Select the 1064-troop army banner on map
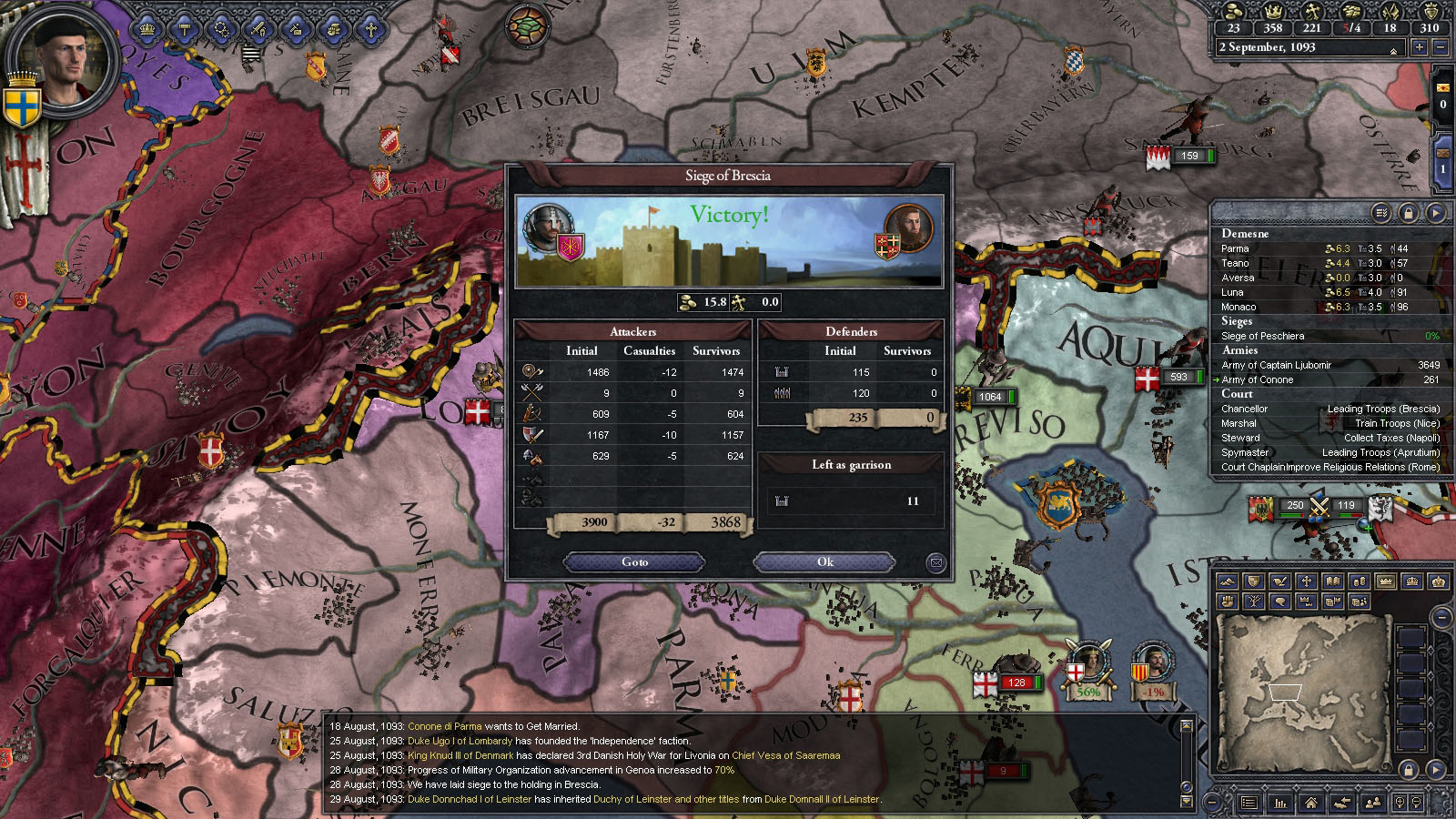Screen dimensions: 1456x819 [989, 397]
